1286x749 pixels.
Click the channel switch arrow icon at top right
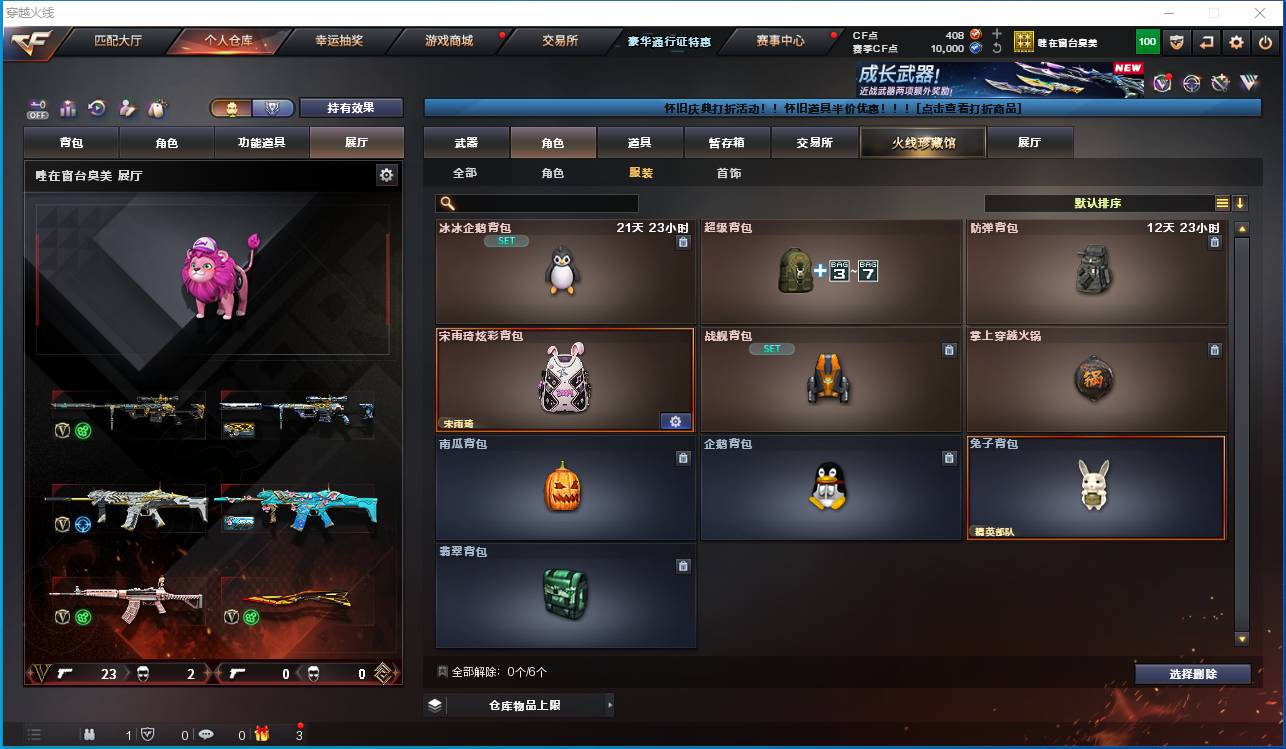(1207, 41)
